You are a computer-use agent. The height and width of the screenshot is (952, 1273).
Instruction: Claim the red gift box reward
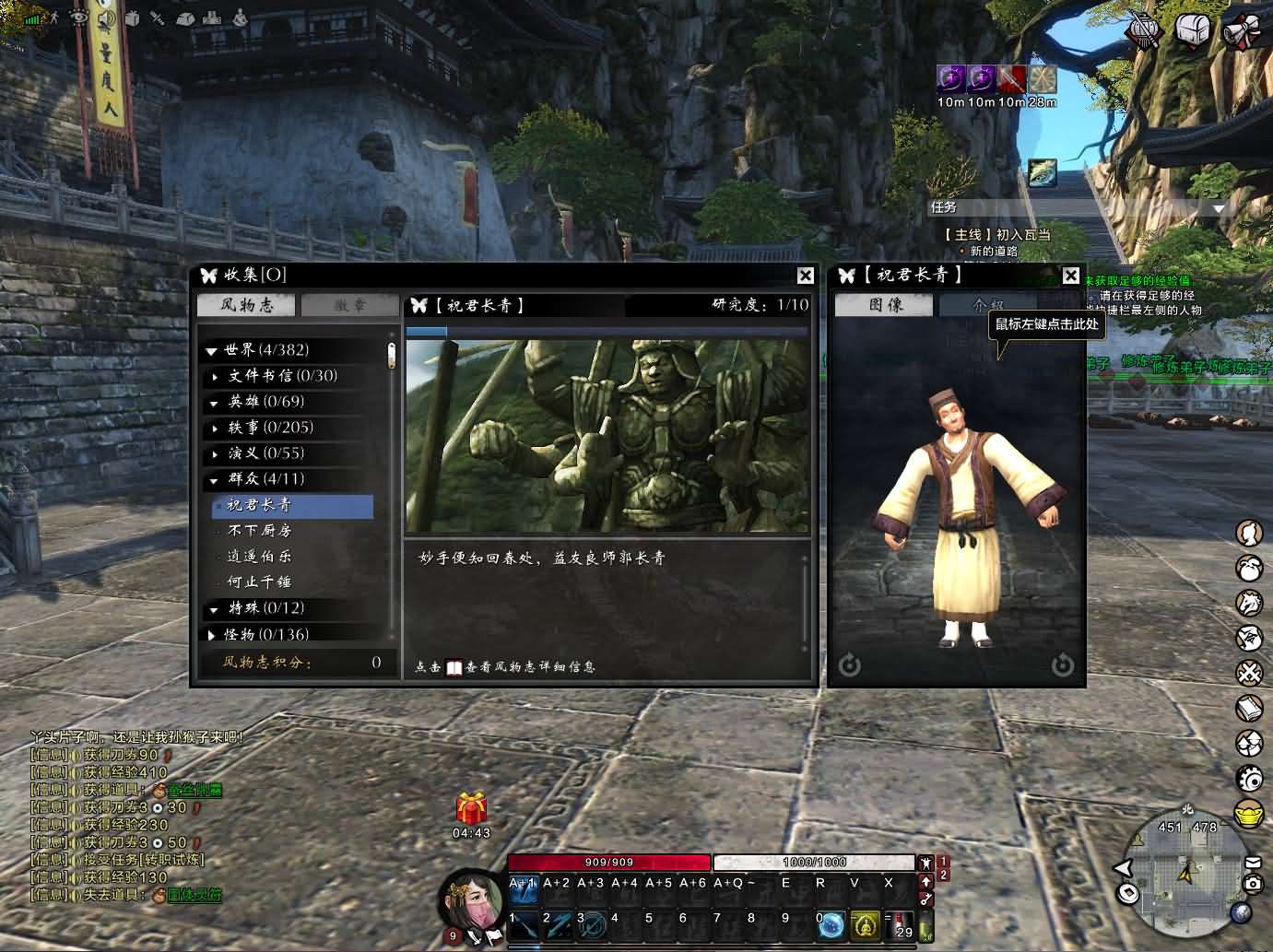471,810
